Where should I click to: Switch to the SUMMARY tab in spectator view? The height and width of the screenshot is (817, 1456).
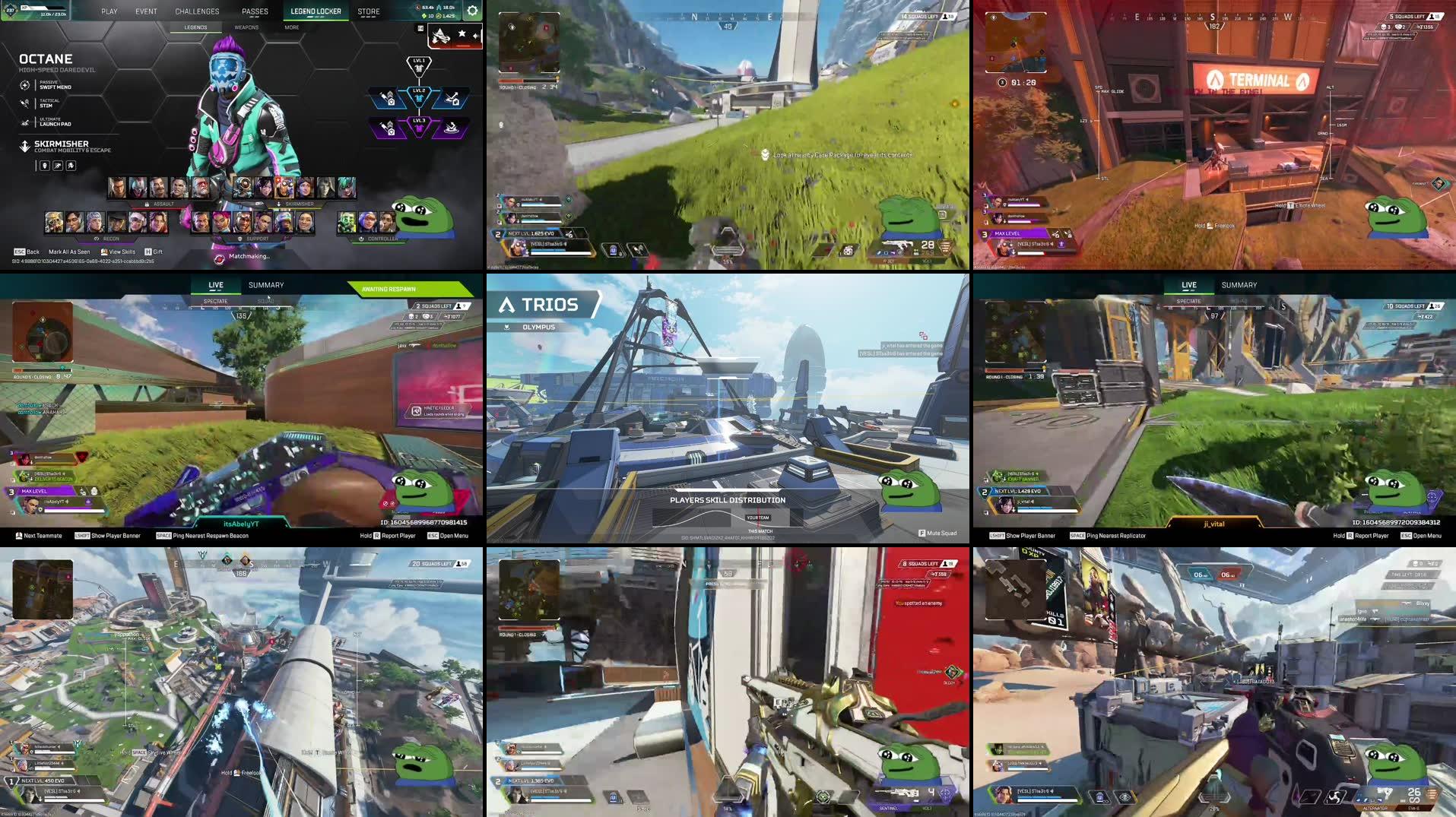266,284
